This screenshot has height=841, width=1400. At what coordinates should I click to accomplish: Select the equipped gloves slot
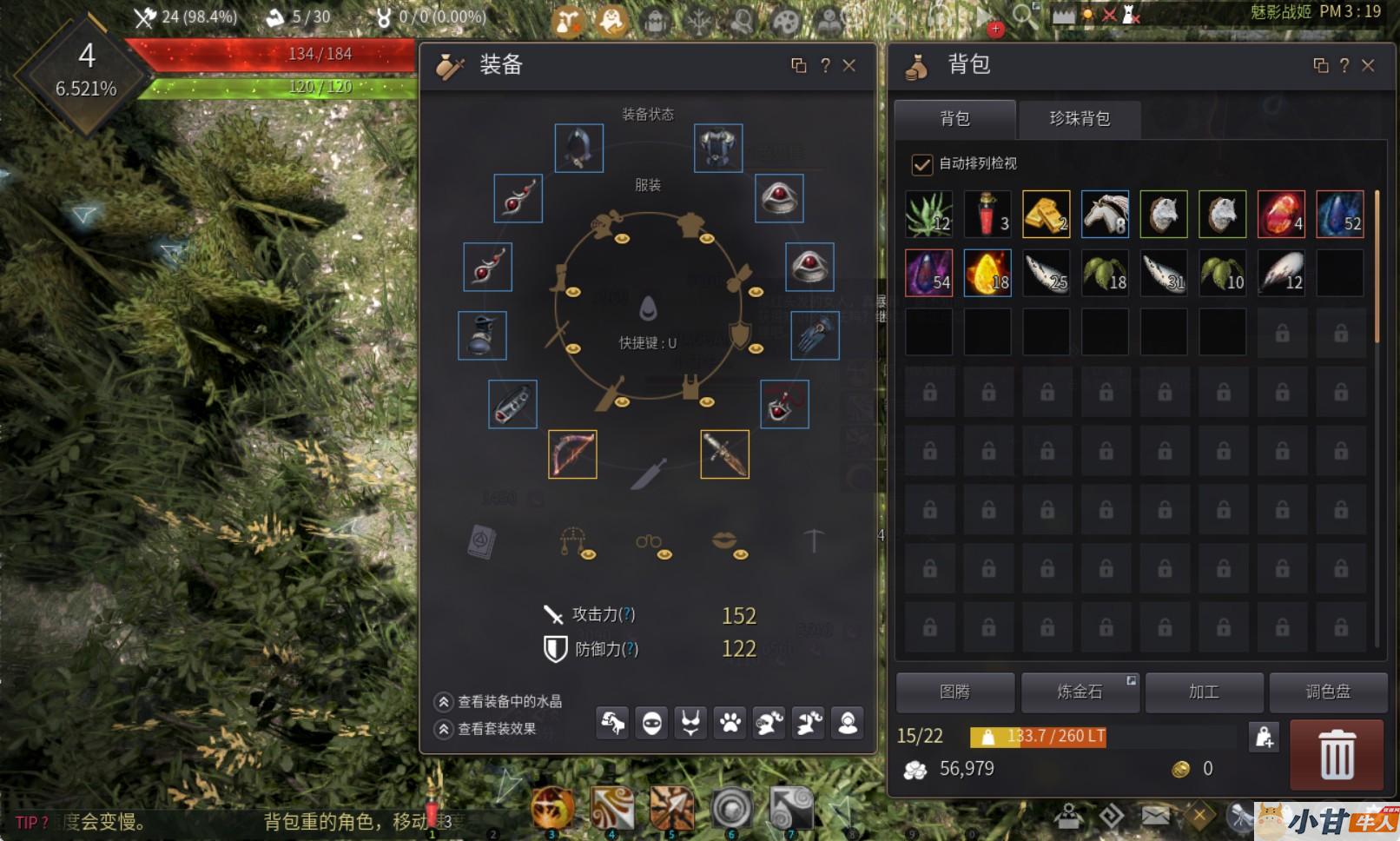[x=815, y=335]
